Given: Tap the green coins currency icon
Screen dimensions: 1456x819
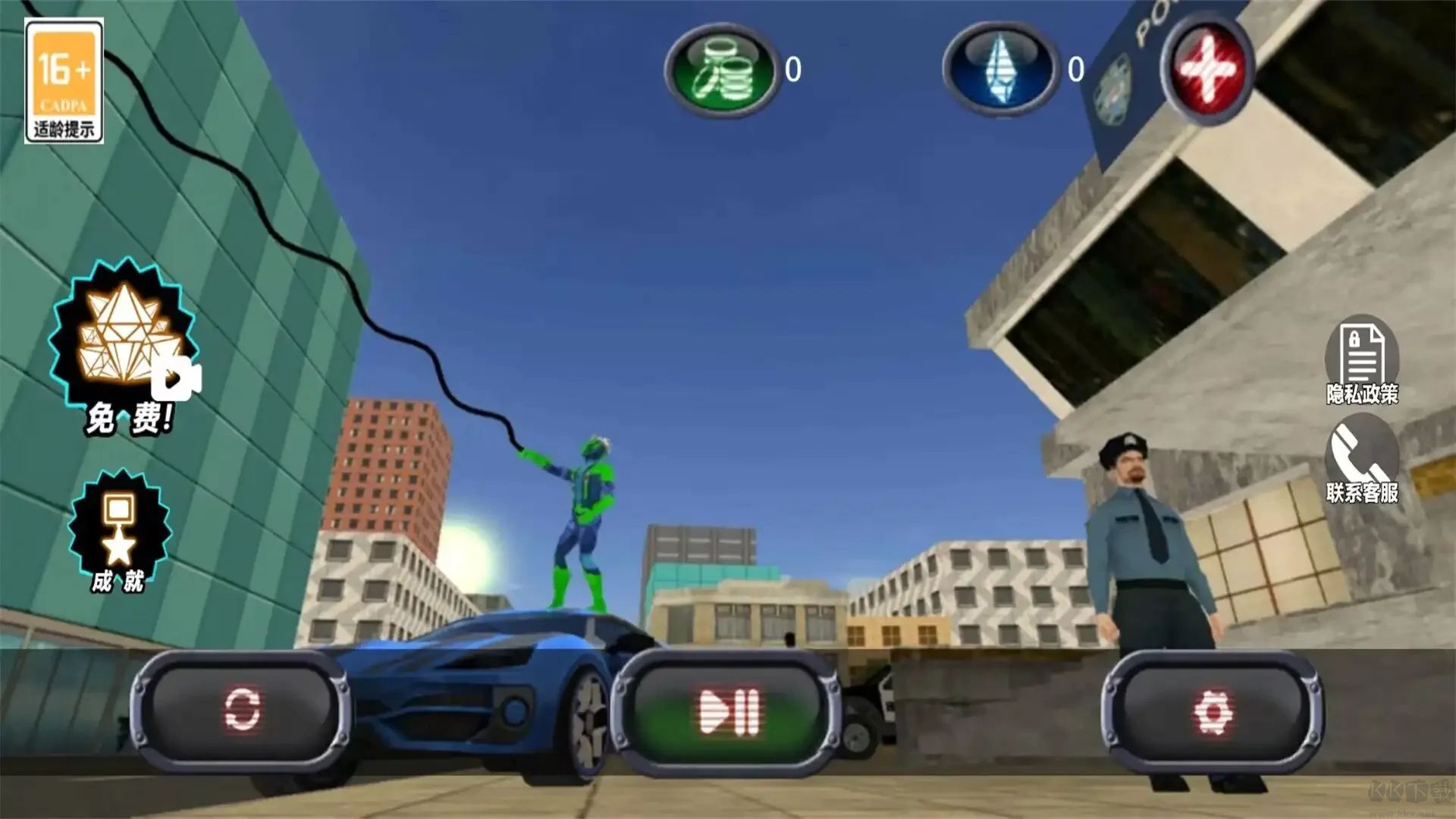Looking at the screenshot, I should tap(722, 70).
